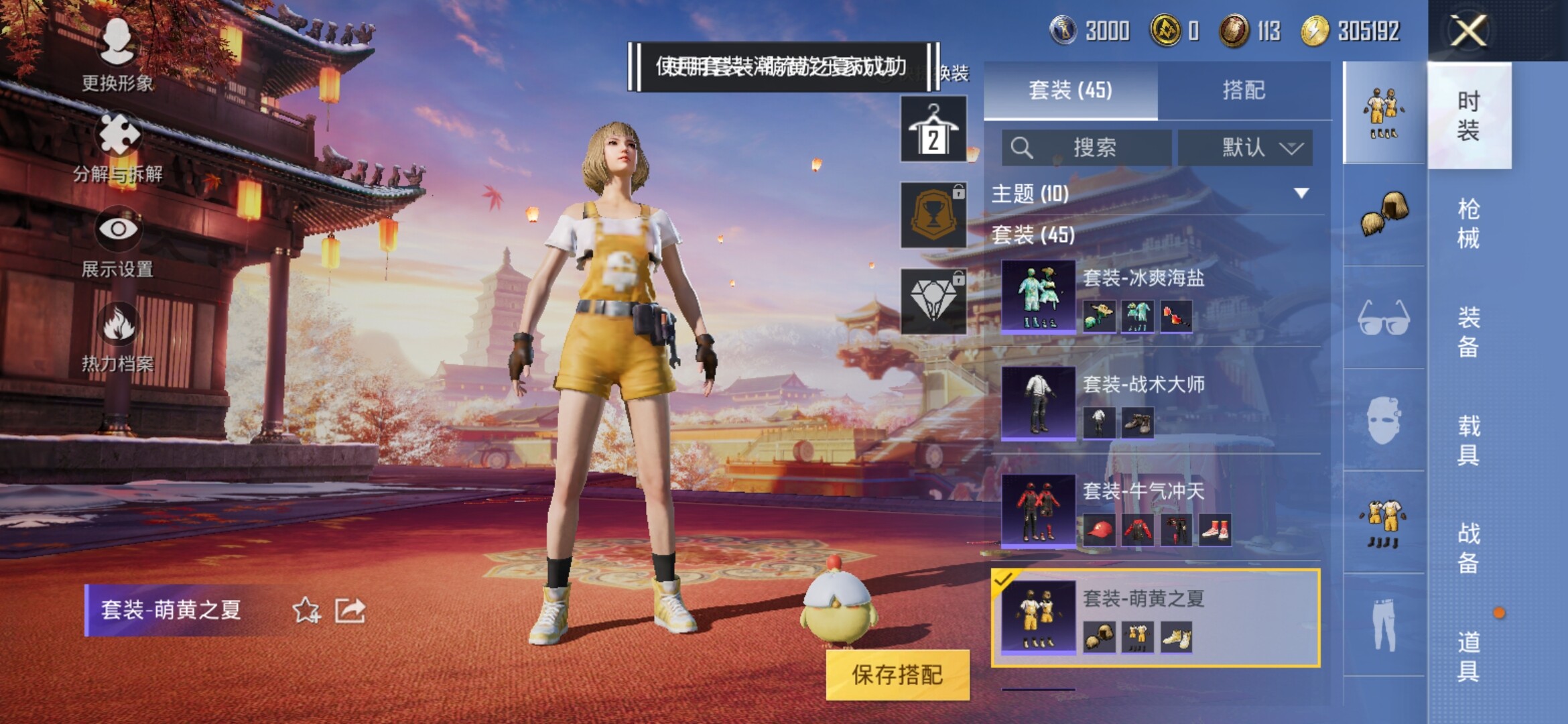Open the hanger preset slot 2

pyautogui.click(x=933, y=129)
